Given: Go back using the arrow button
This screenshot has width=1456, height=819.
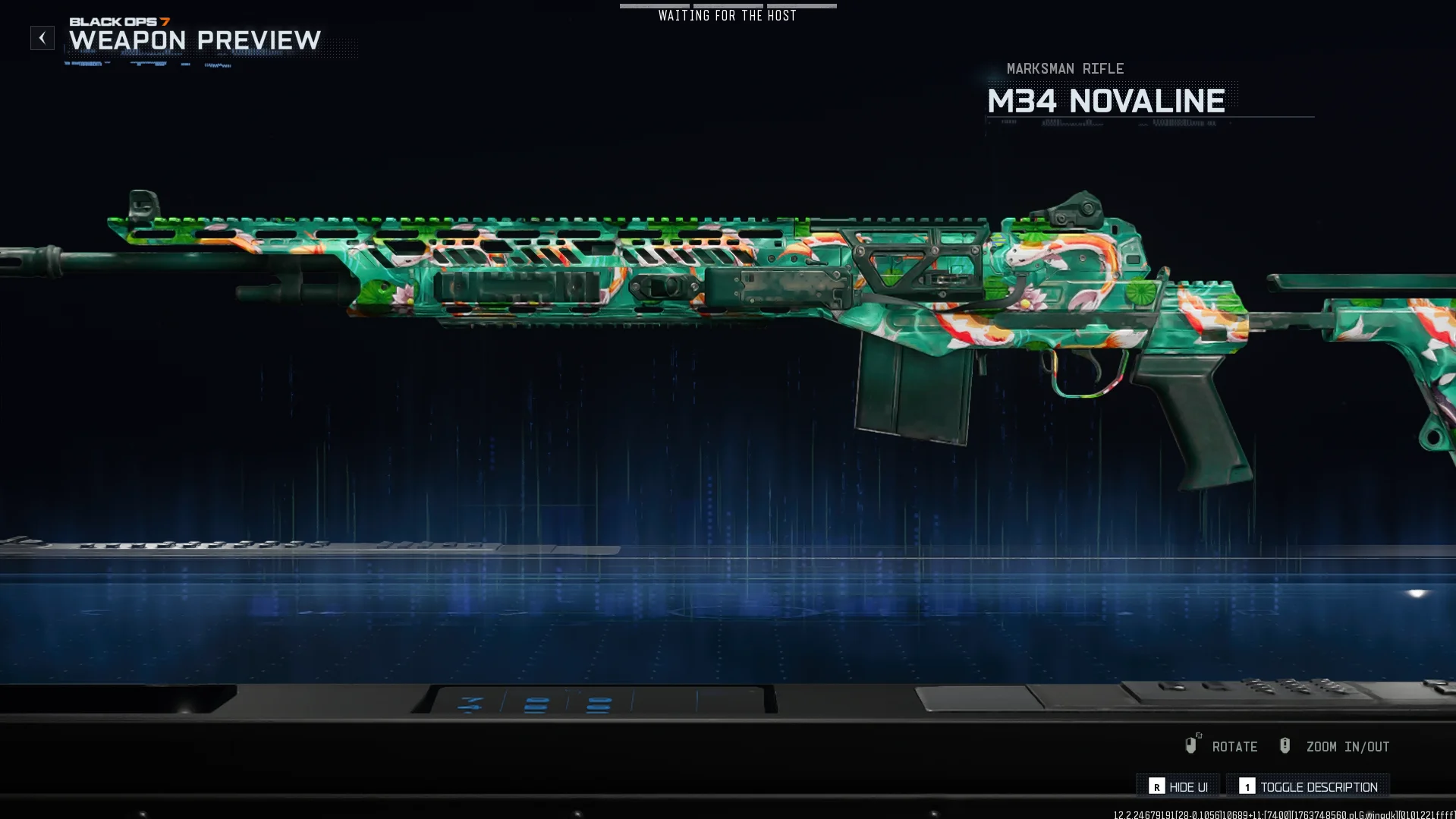Looking at the screenshot, I should [x=42, y=38].
